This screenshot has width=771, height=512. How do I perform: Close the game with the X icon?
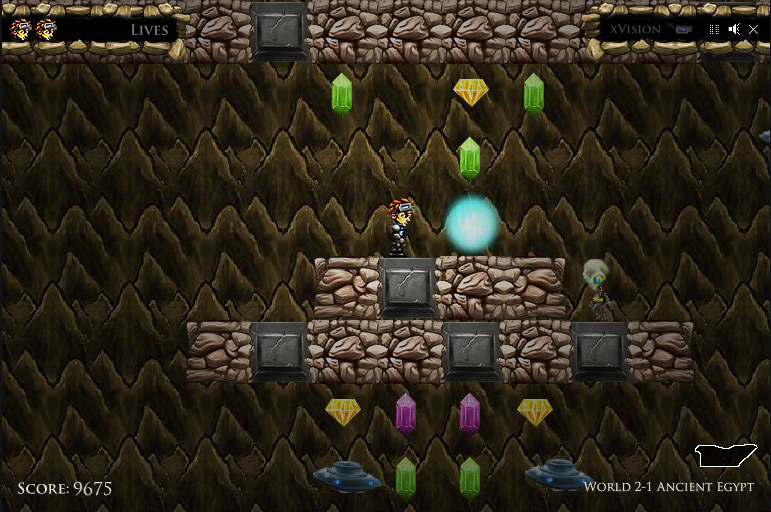point(753,29)
